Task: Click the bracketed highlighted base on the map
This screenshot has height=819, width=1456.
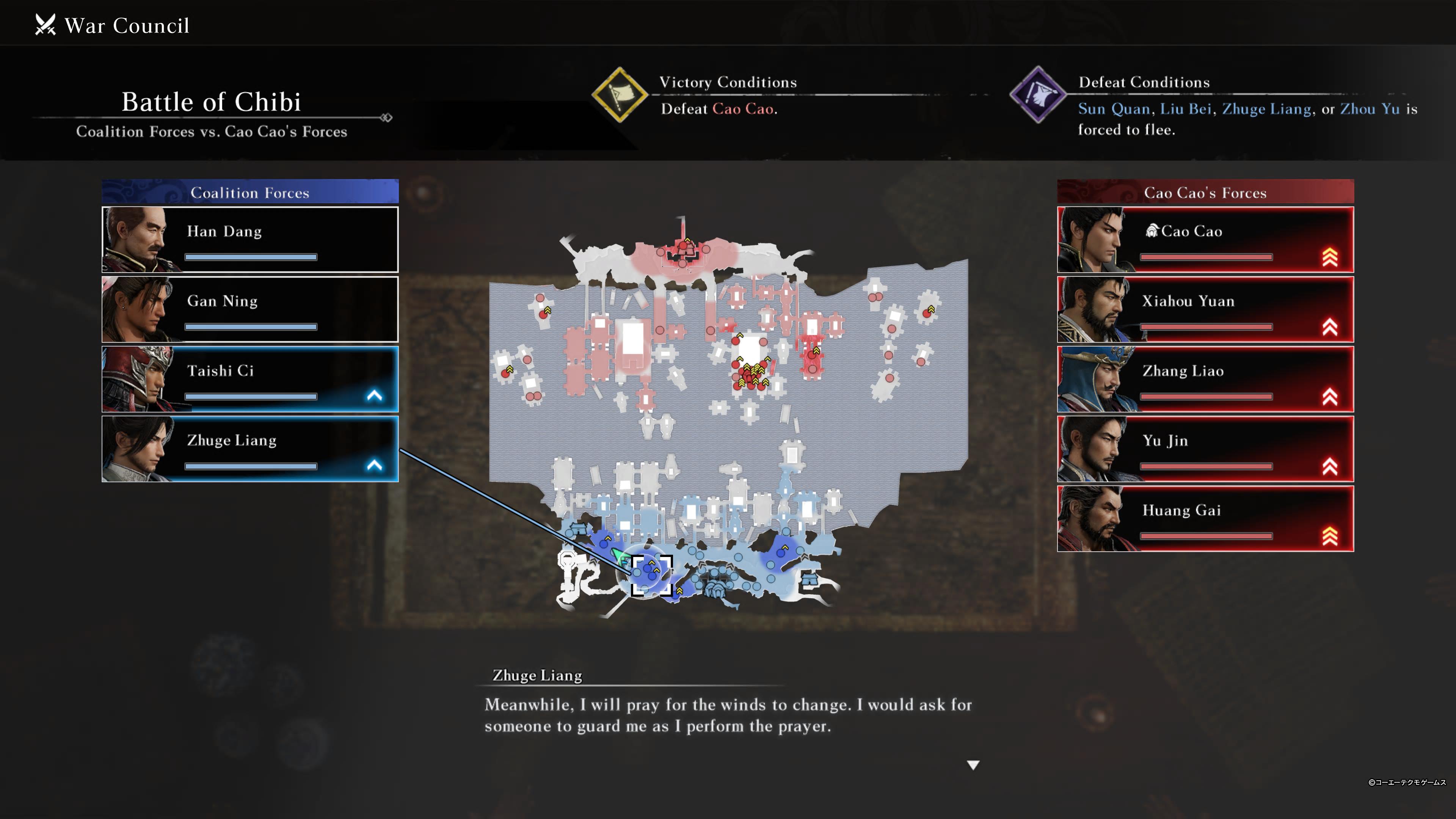Action: tap(651, 575)
